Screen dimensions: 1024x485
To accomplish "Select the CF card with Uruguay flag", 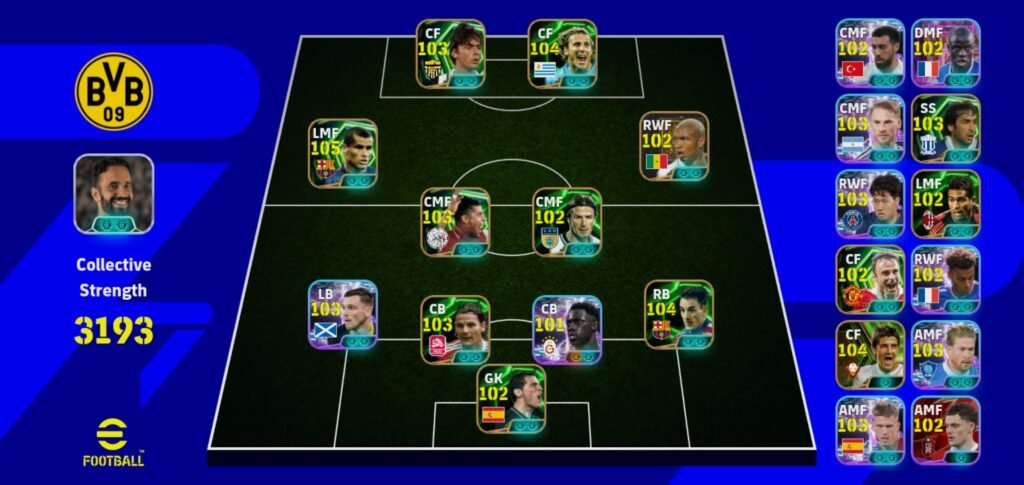I will click(562, 54).
